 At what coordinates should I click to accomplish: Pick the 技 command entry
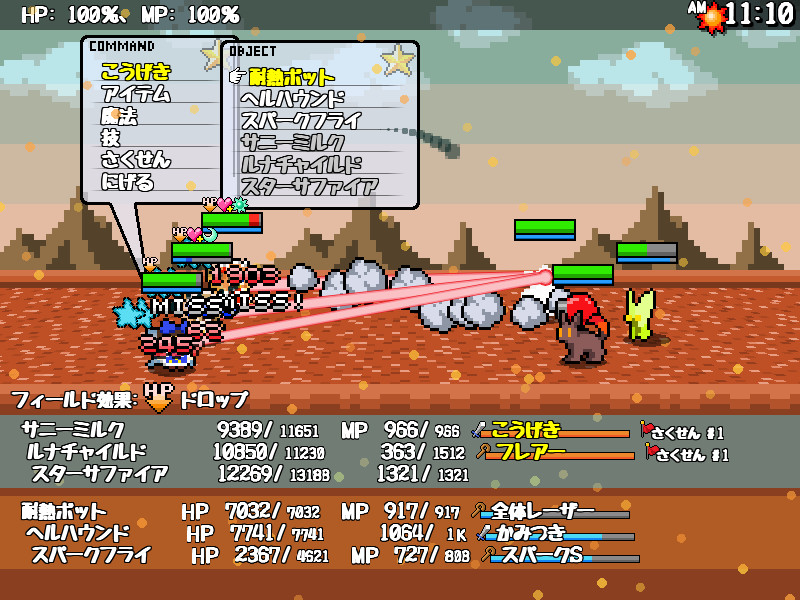click(x=110, y=138)
